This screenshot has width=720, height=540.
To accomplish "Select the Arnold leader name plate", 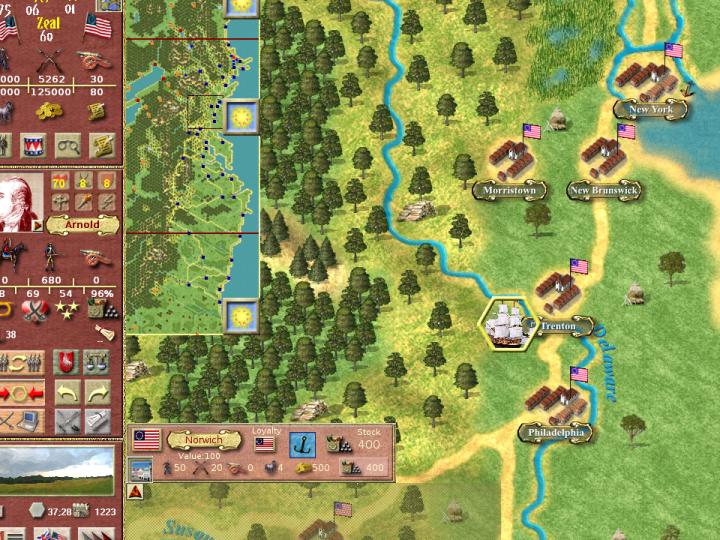I will click(82, 225).
